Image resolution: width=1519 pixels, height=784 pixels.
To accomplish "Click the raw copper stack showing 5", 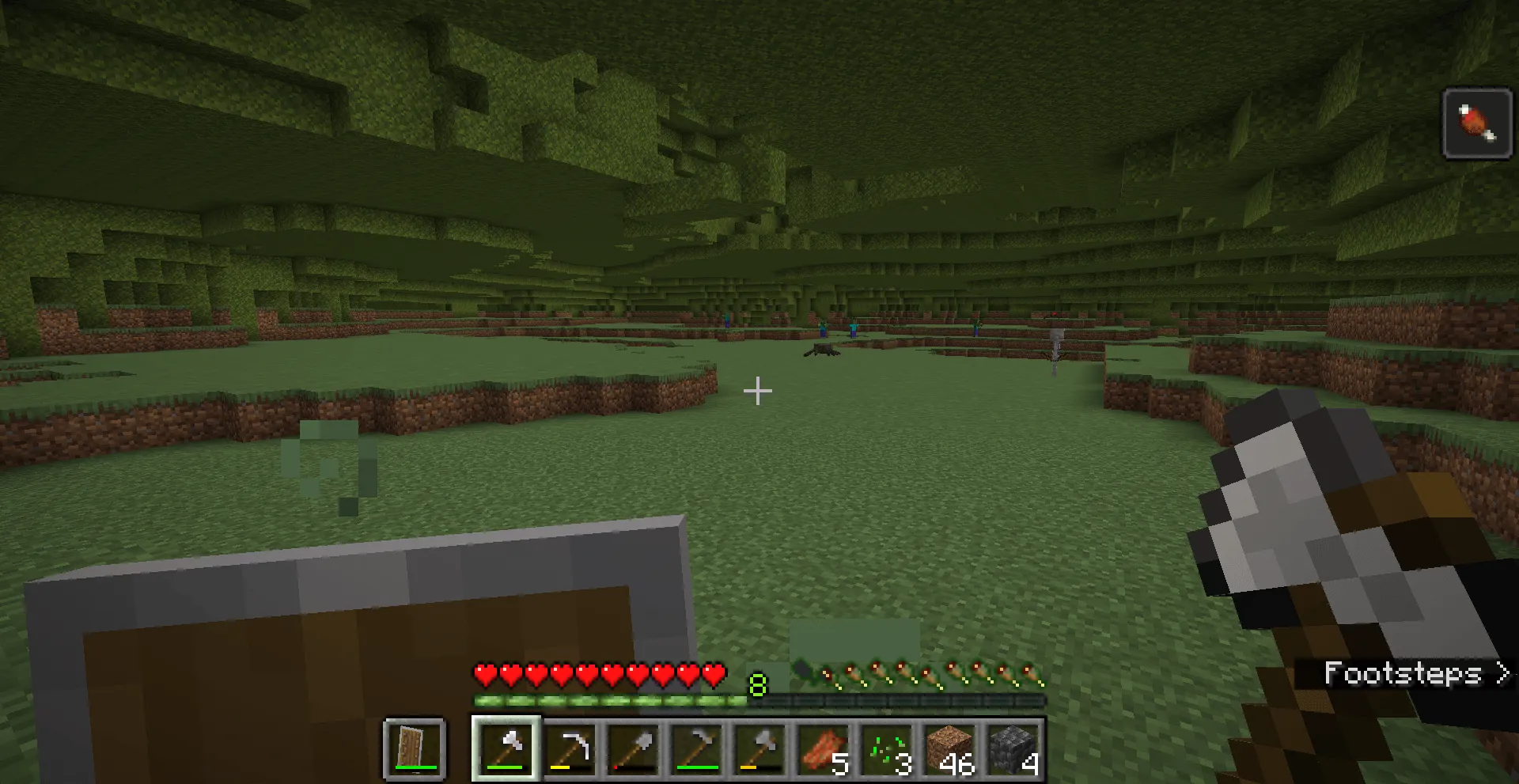I will click(823, 750).
